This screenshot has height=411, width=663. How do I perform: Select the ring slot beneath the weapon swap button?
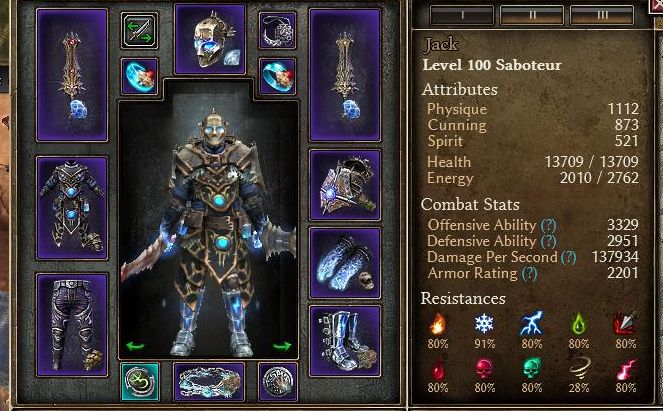tap(139, 76)
